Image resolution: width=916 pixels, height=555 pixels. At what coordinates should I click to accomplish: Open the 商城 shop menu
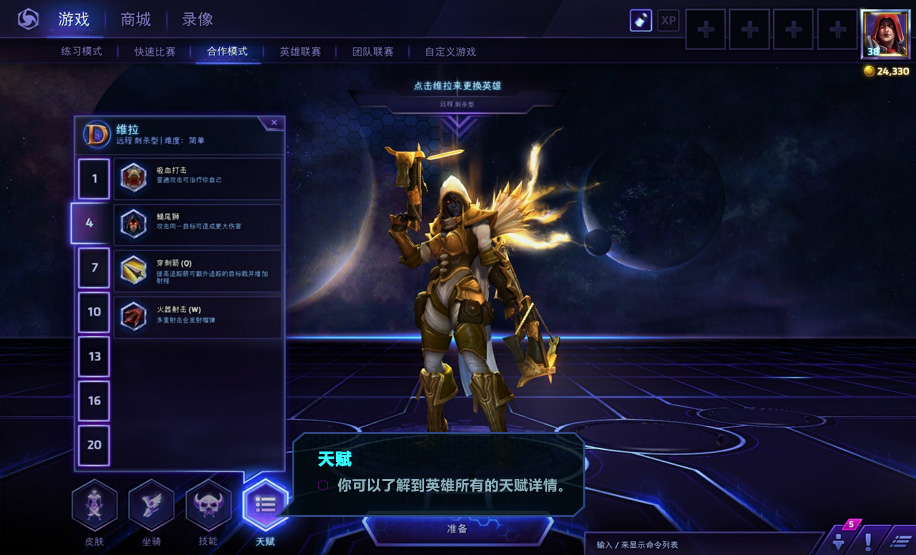coord(136,19)
